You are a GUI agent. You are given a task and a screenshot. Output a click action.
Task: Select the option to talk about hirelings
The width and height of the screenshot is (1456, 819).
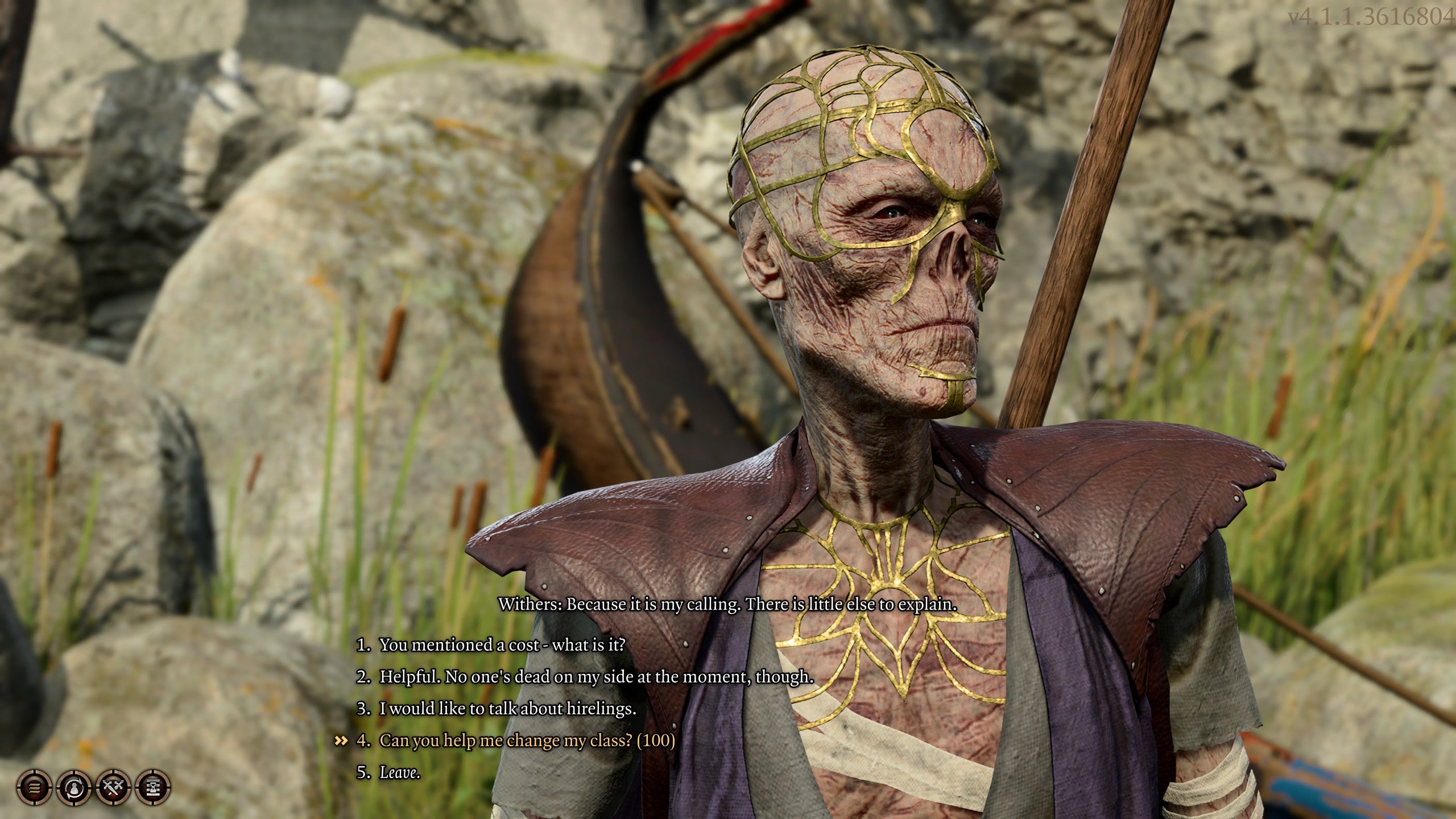(507, 709)
